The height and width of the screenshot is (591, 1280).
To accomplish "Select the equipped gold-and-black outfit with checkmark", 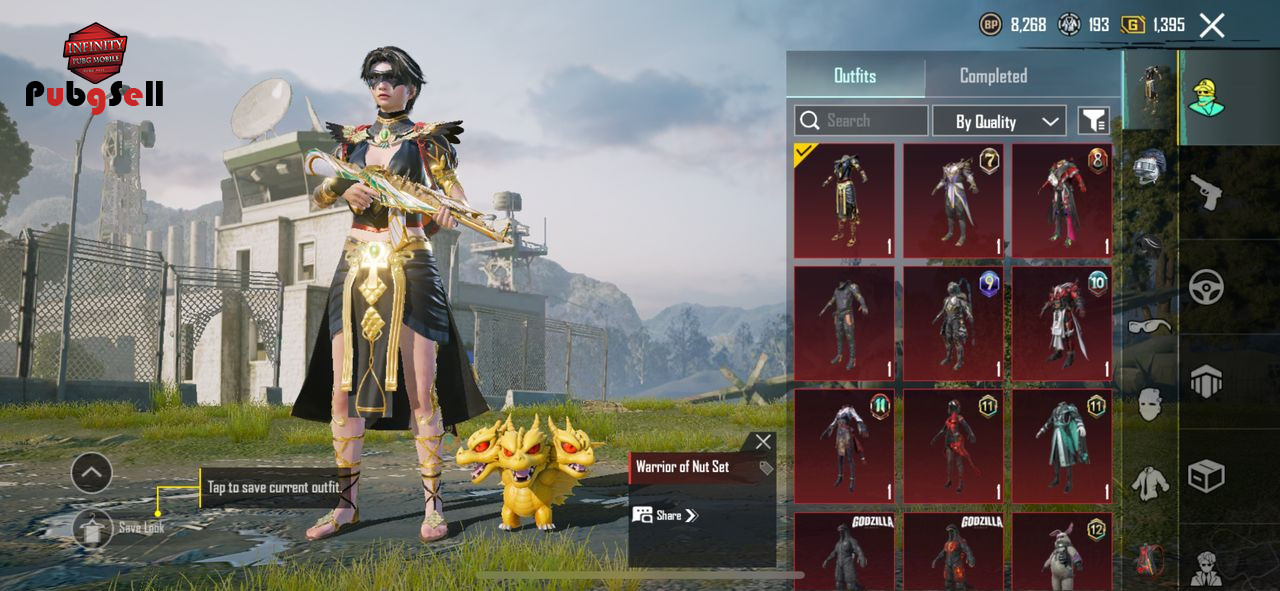I will point(844,200).
